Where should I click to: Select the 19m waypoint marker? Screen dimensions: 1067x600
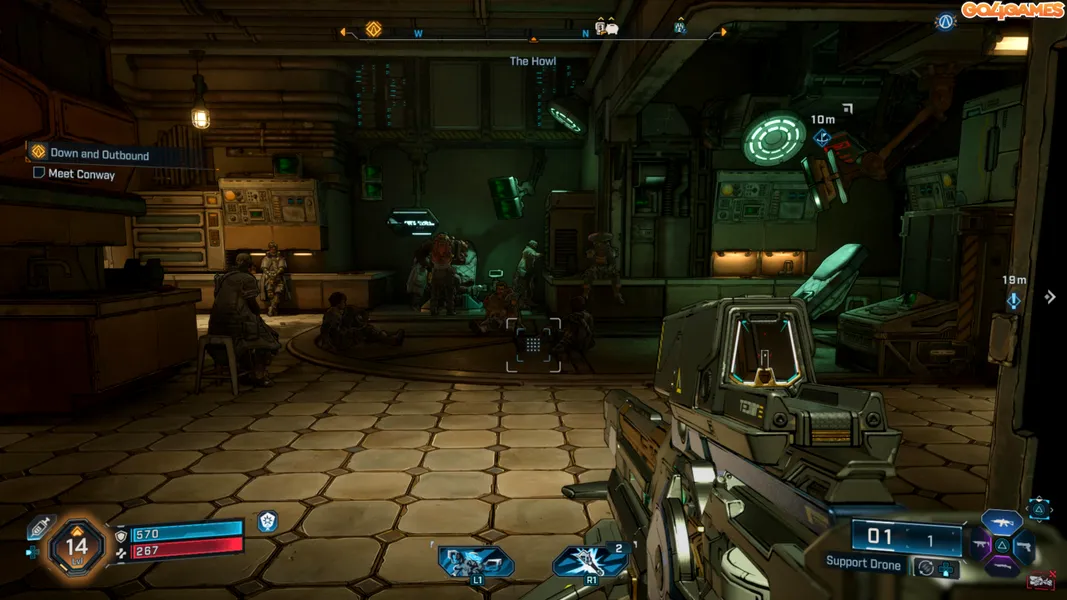[x=1014, y=300]
